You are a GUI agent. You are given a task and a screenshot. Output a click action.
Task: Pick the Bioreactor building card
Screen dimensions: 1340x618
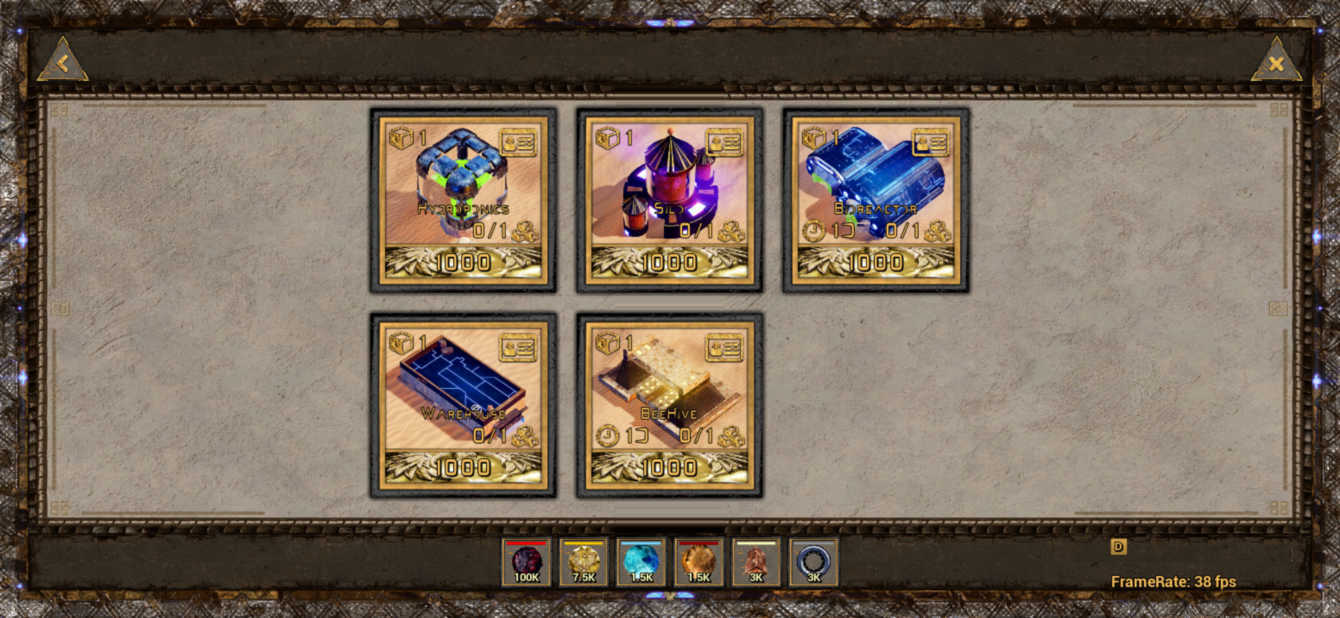click(x=875, y=190)
